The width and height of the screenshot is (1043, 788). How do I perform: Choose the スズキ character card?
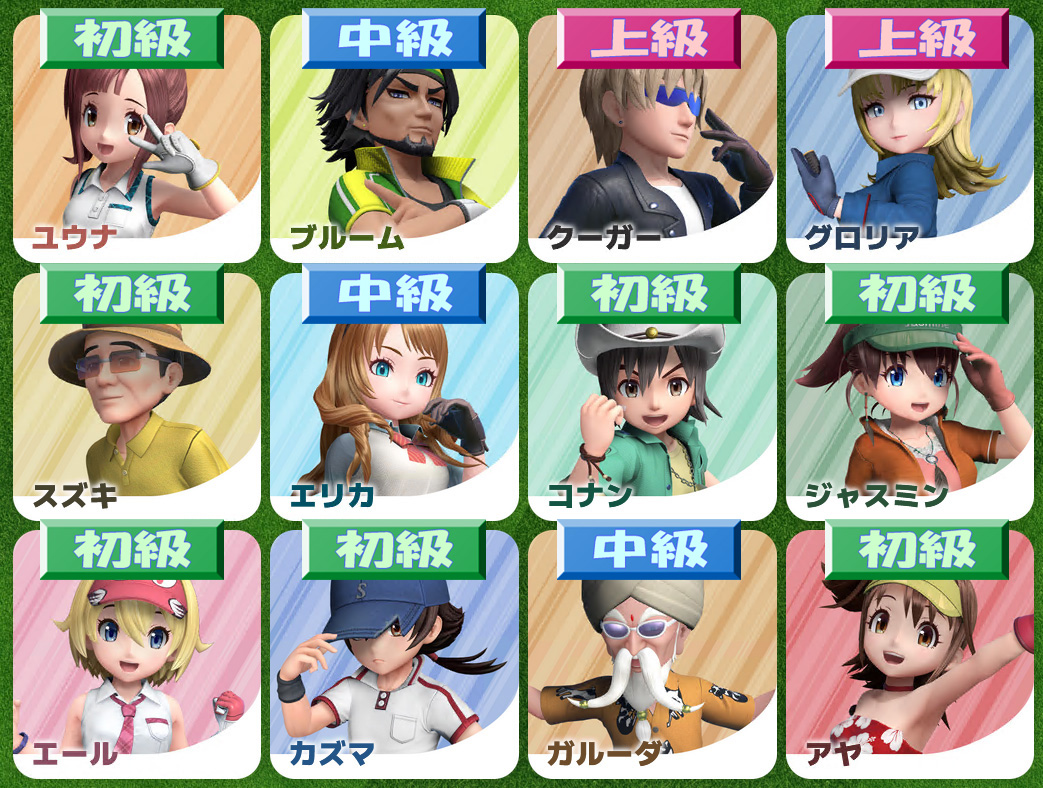pyautogui.click(x=136, y=398)
